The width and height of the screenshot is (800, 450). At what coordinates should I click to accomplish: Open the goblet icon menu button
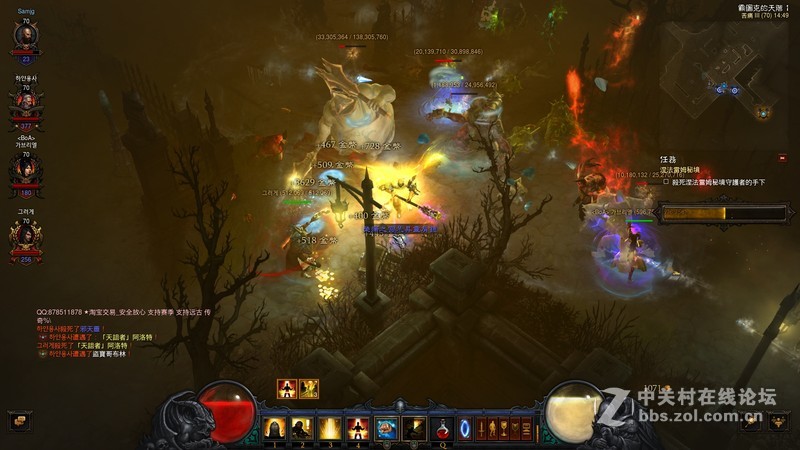coord(504,428)
